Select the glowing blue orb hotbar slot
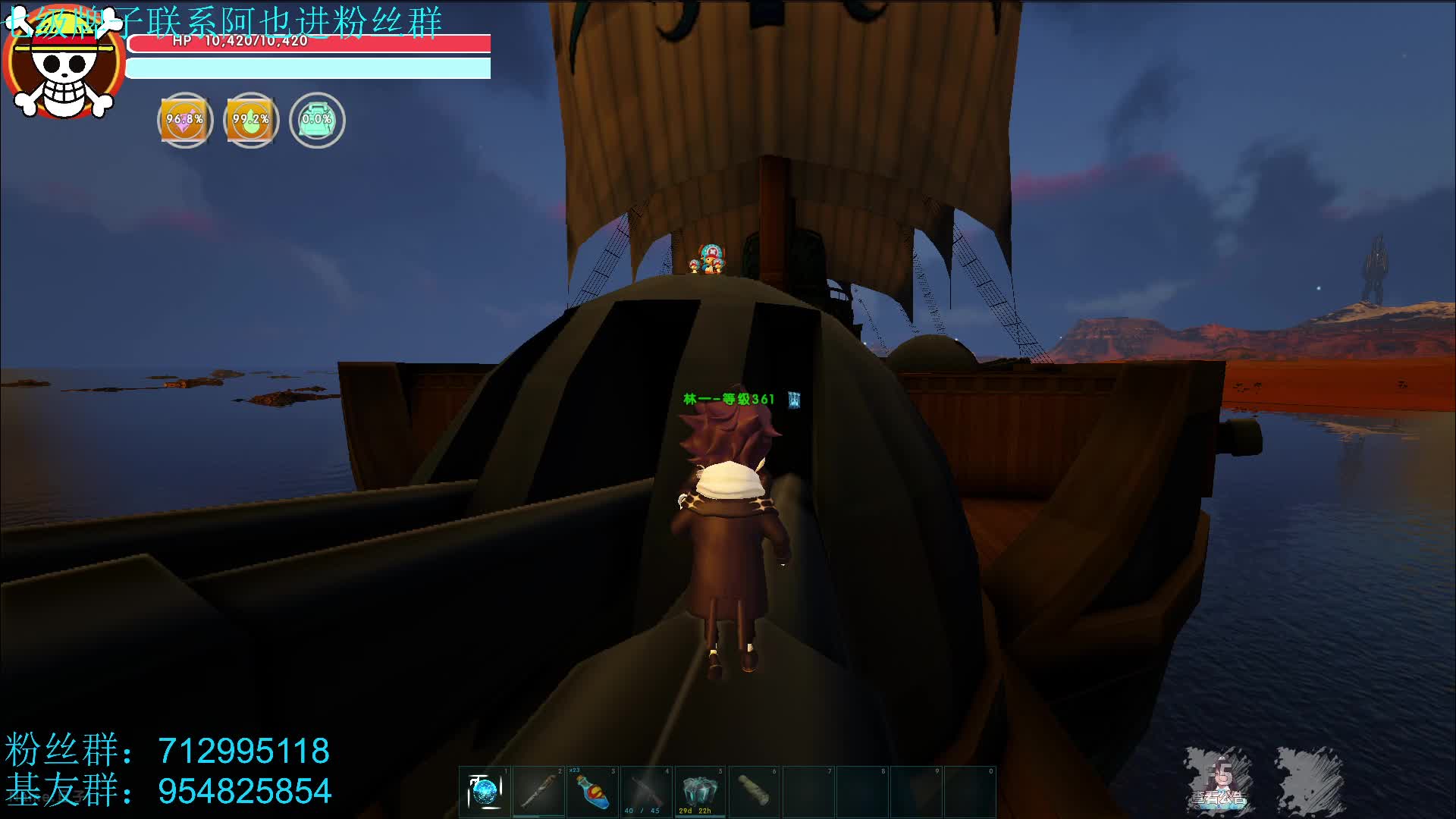The image size is (1456, 819). click(485, 792)
